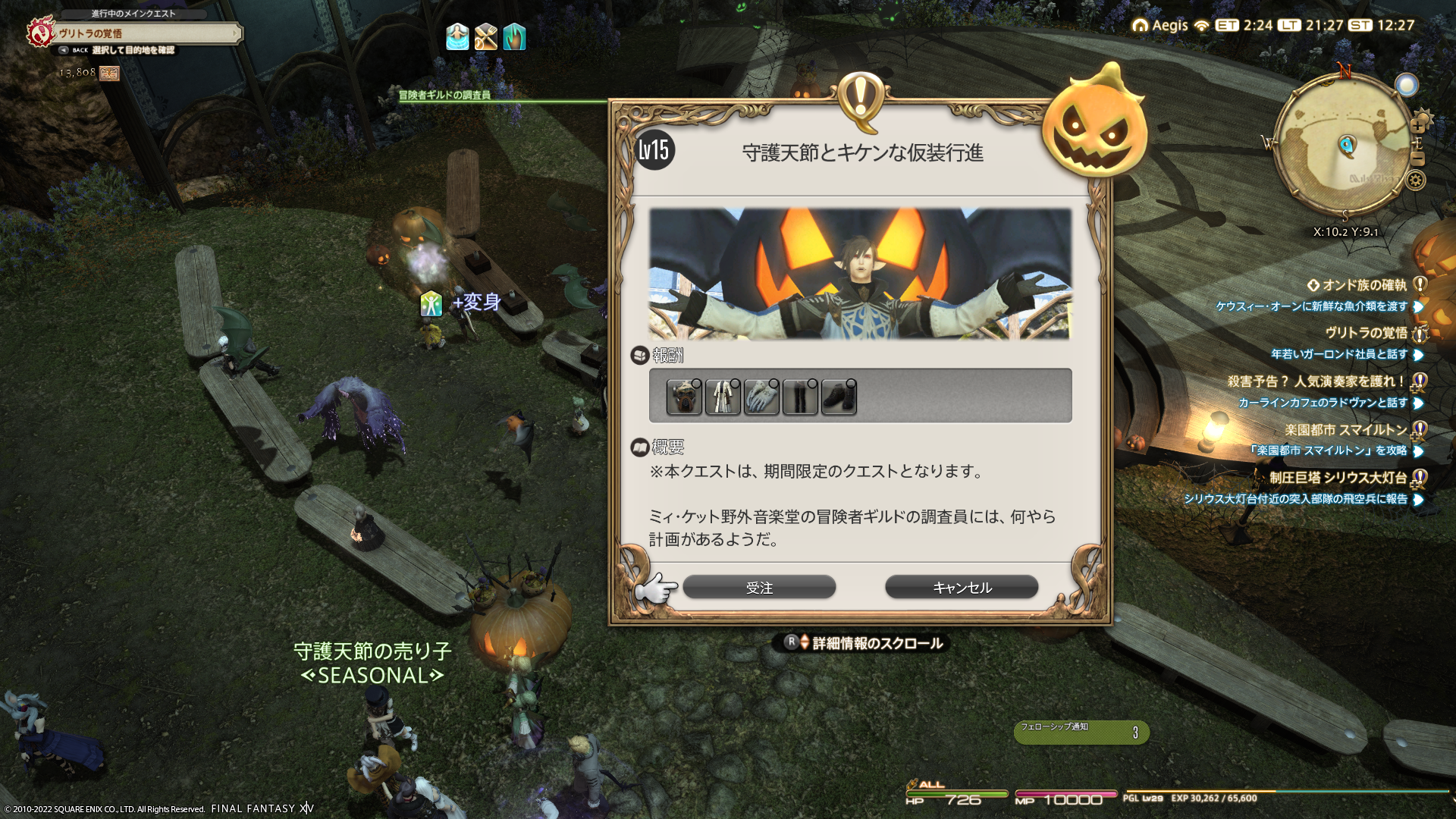Select 殺害予告？人気演奏家を護れ！ quest entry
The image size is (1456, 819).
pos(1316,381)
